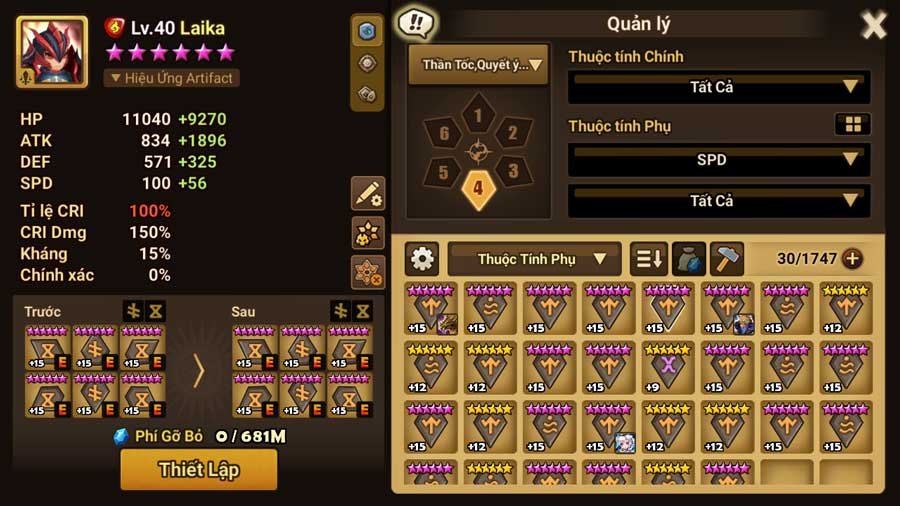Toggle the grid view icon
Image resolution: width=900 pixels, height=506 pixels.
(853, 124)
